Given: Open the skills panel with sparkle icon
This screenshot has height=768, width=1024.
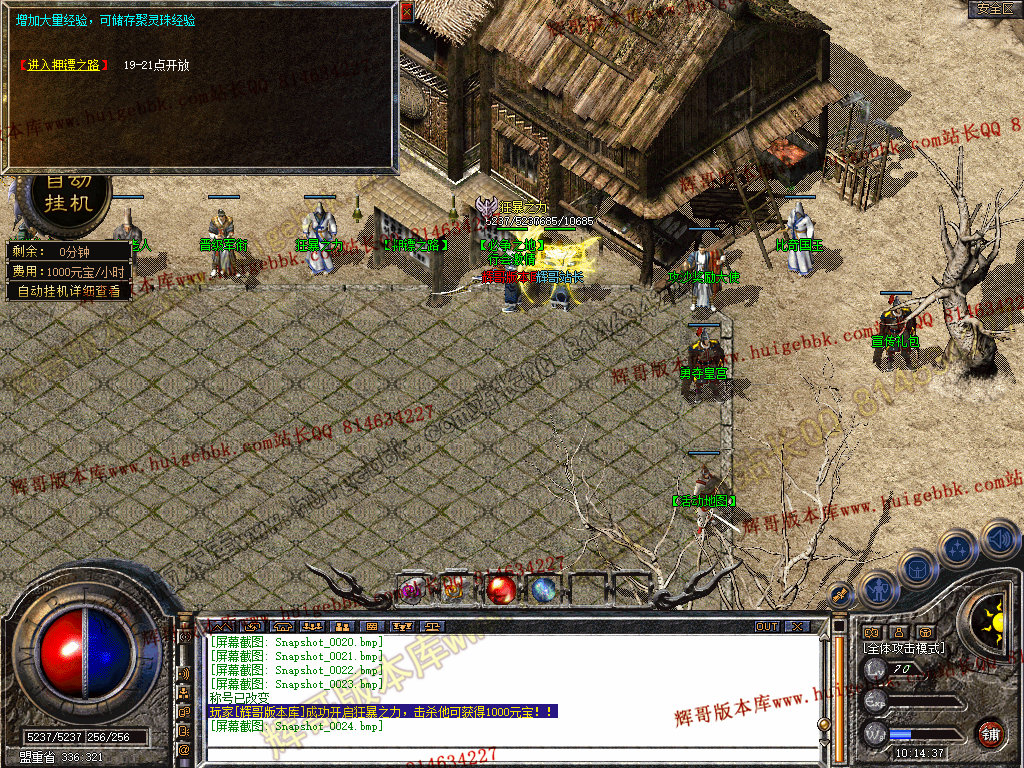Looking at the screenshot, I should tap(957, 549).
